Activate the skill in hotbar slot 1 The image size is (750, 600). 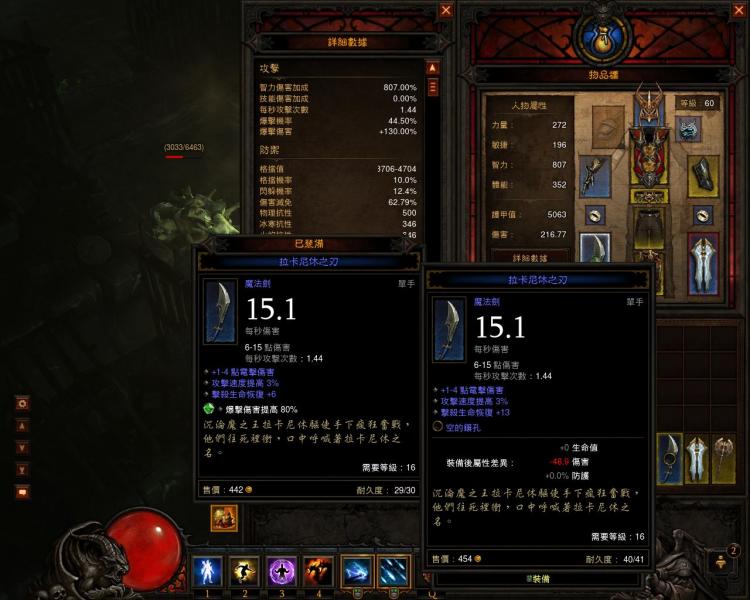(x=207, y=572)
